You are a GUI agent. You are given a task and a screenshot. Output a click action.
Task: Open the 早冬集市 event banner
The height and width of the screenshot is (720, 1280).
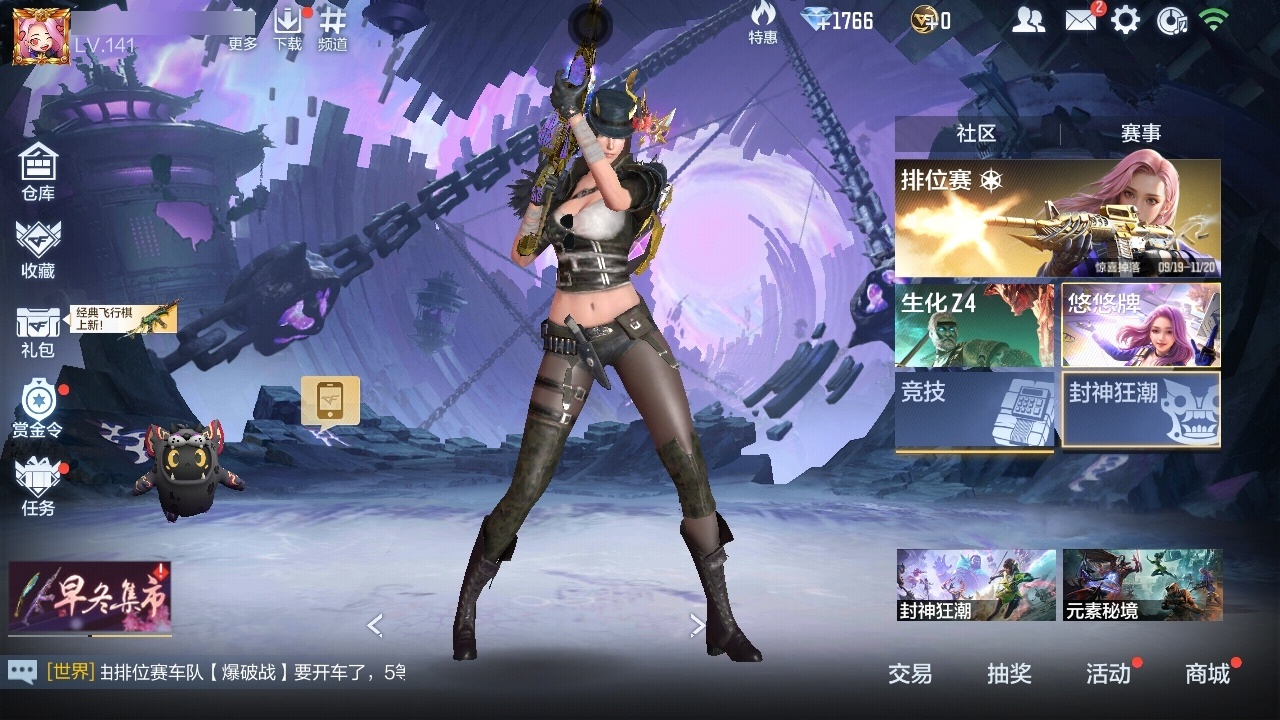coord(90,598)
